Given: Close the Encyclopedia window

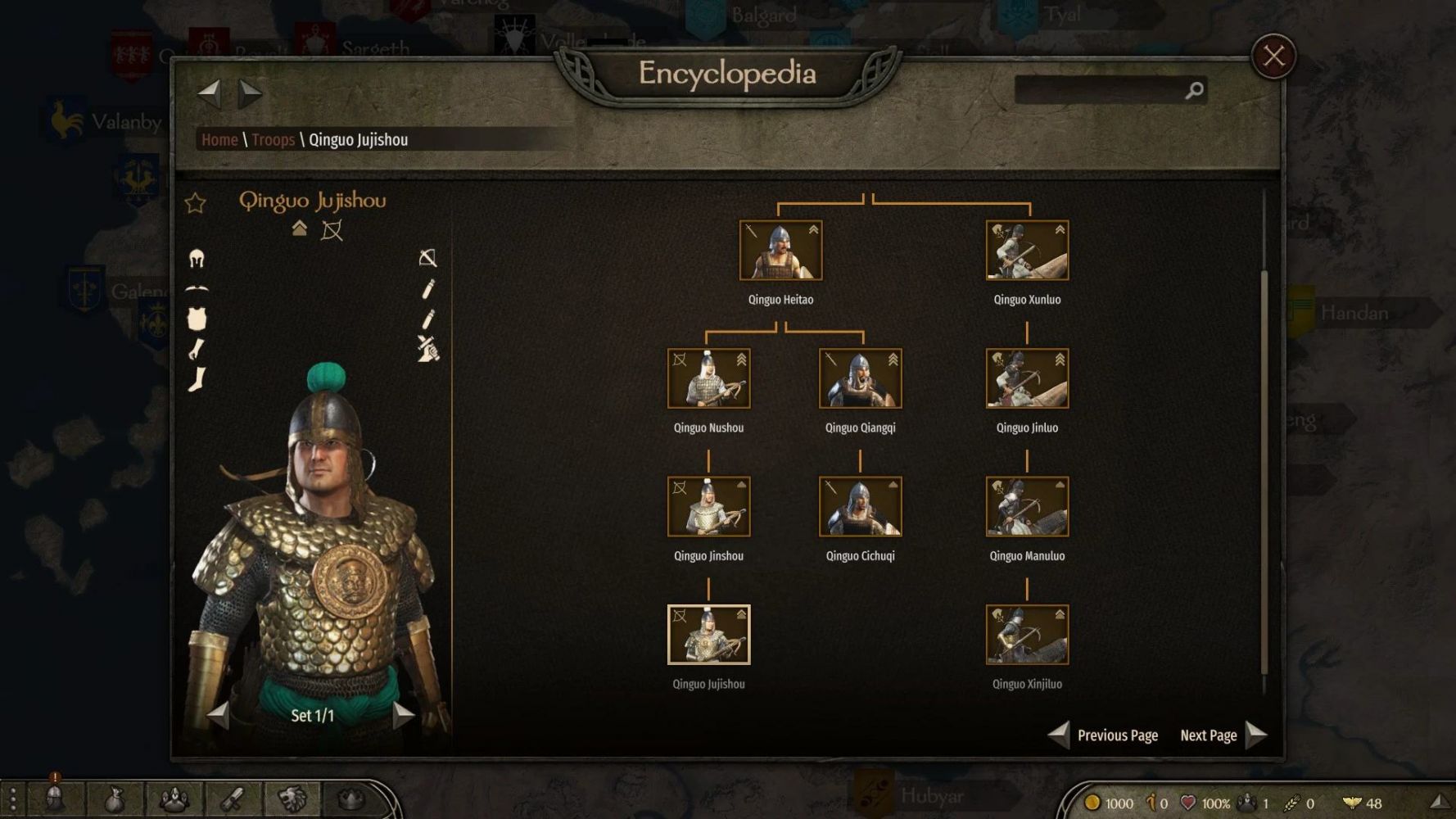Looking at the screenshot, I should click(x=1273, y=57).
